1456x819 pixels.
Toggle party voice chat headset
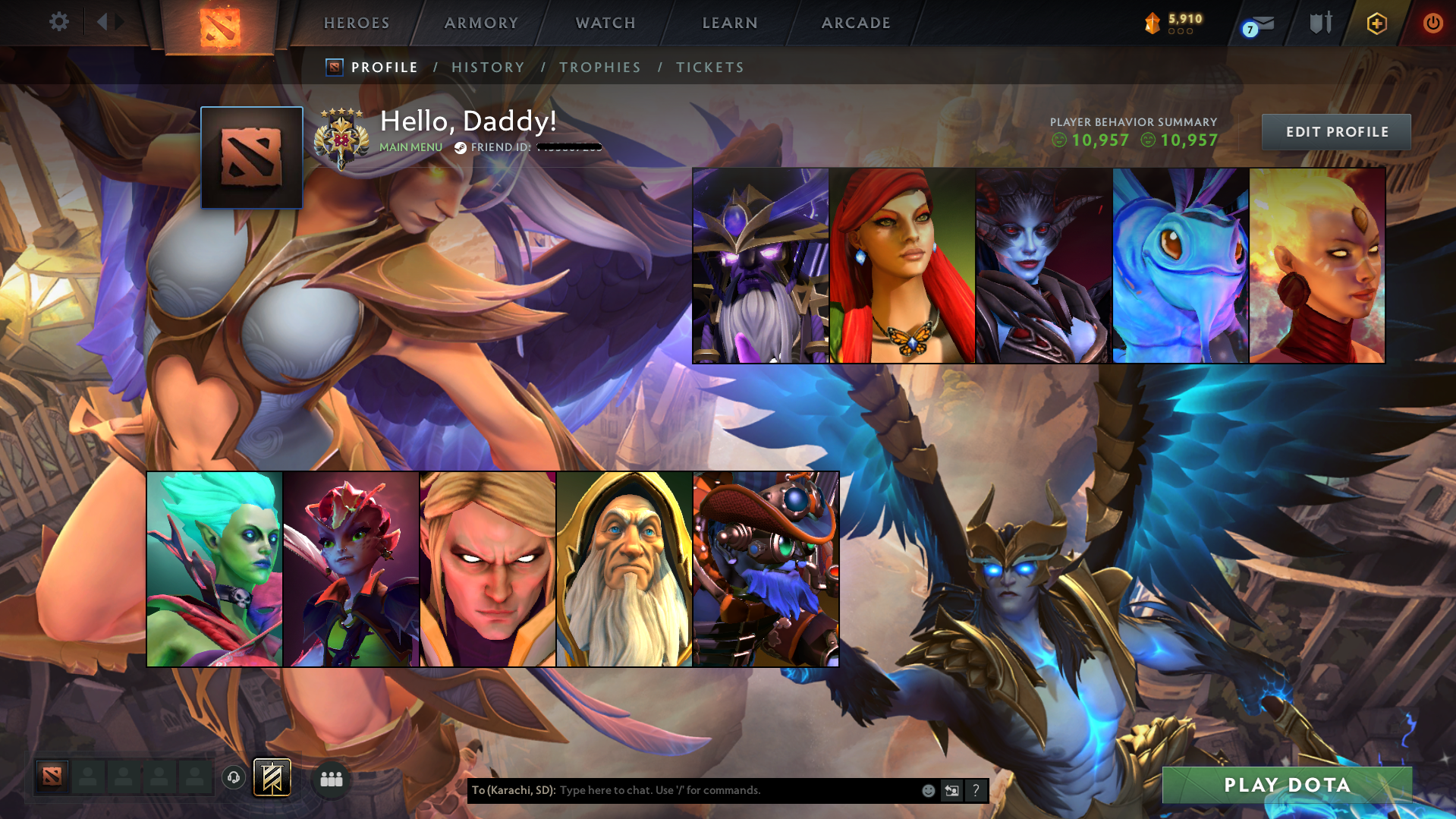click(x=234, y=778)
